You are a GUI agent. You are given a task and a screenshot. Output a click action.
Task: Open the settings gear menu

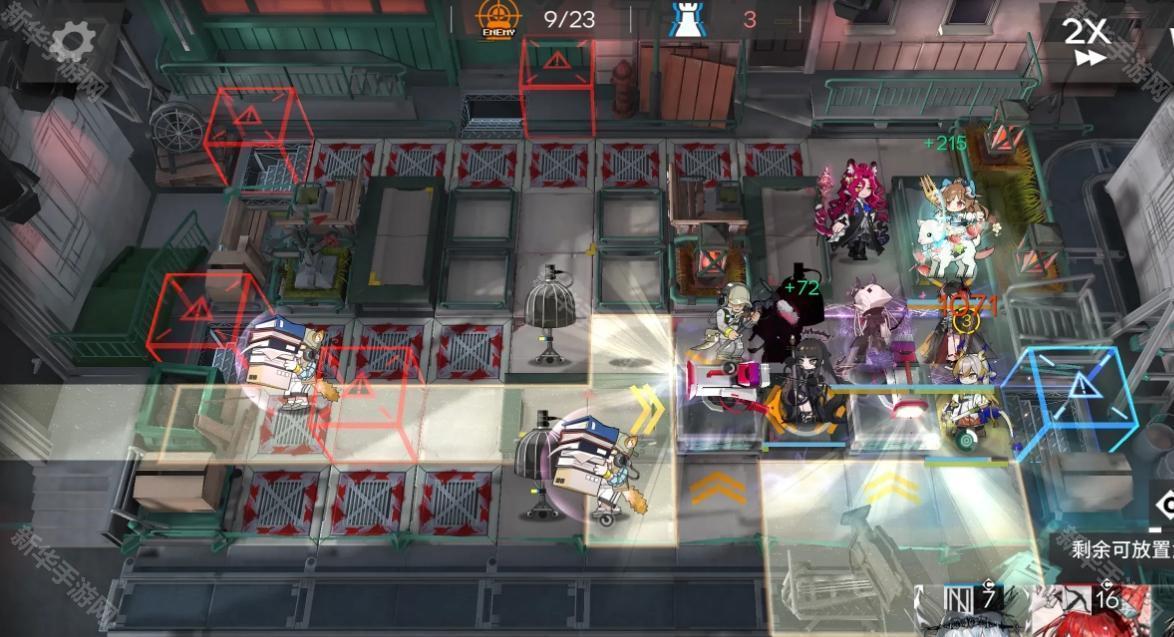point(73,41)
